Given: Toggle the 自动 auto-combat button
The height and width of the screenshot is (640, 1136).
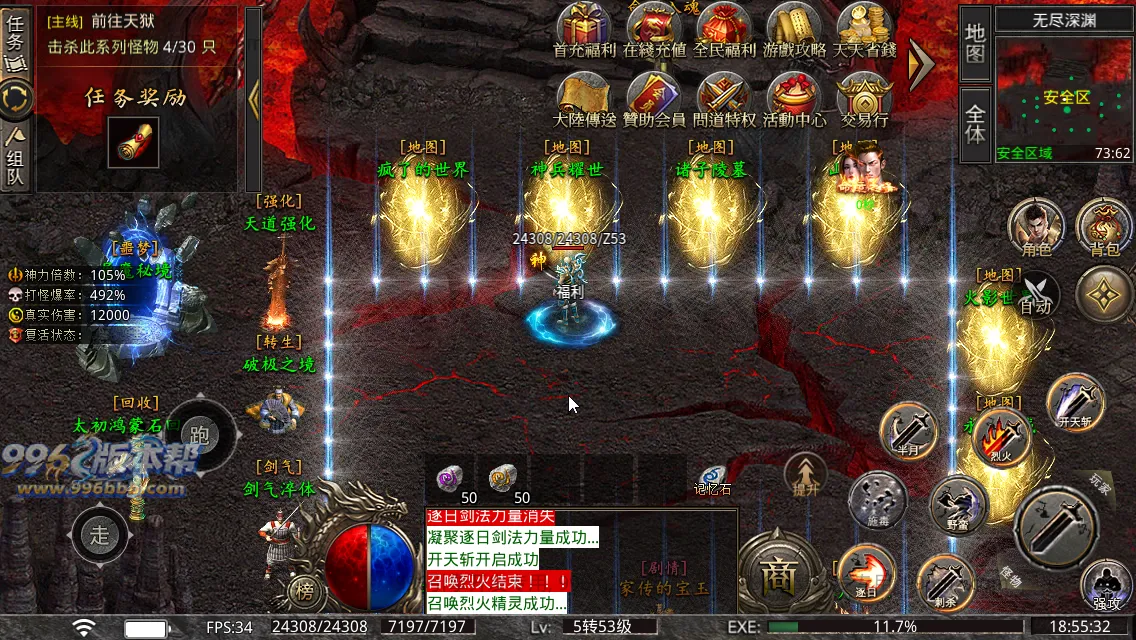Looking at the screenshot, I should (1035, 295).
